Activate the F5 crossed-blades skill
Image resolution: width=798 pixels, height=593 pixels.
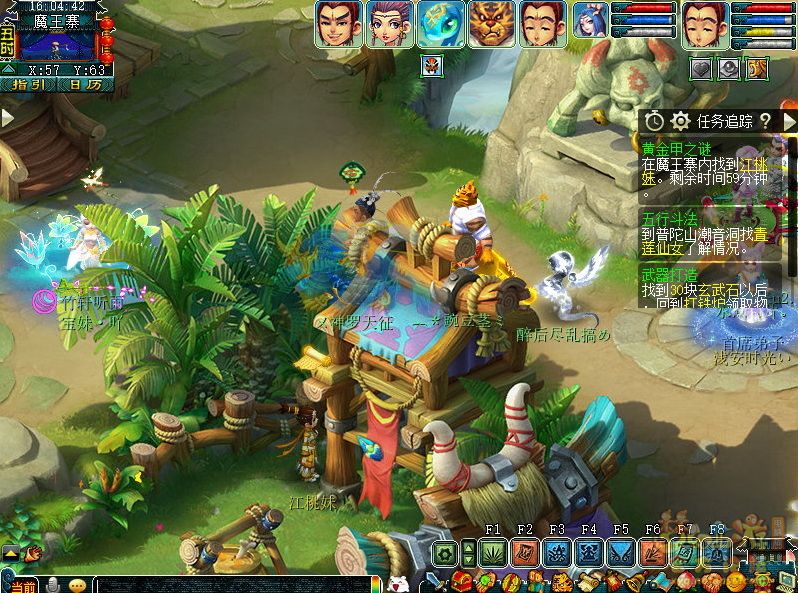click(x=621, y=552)
